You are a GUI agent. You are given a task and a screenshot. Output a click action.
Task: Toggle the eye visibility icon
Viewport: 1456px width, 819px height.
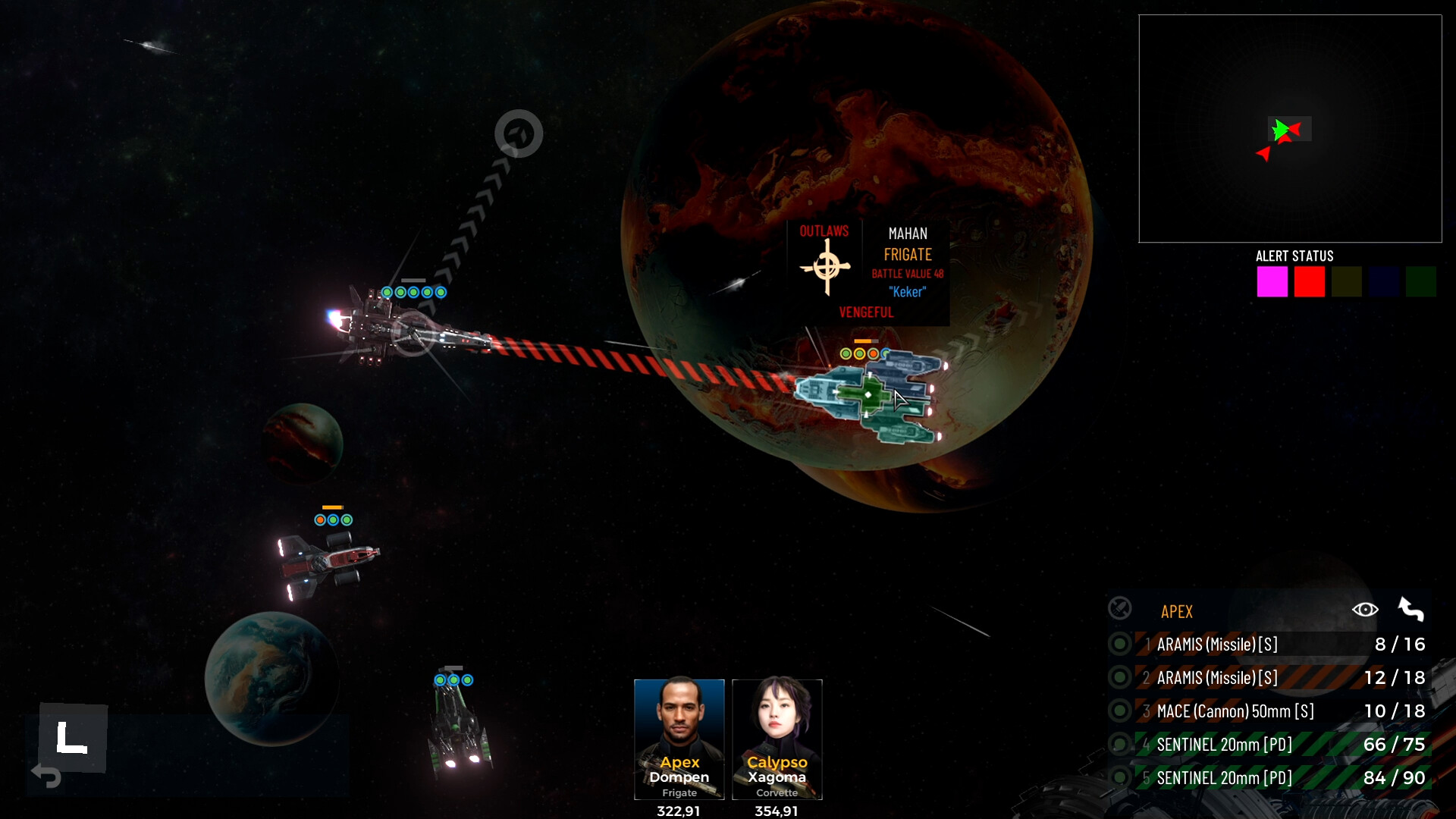tap(1364, 610)
